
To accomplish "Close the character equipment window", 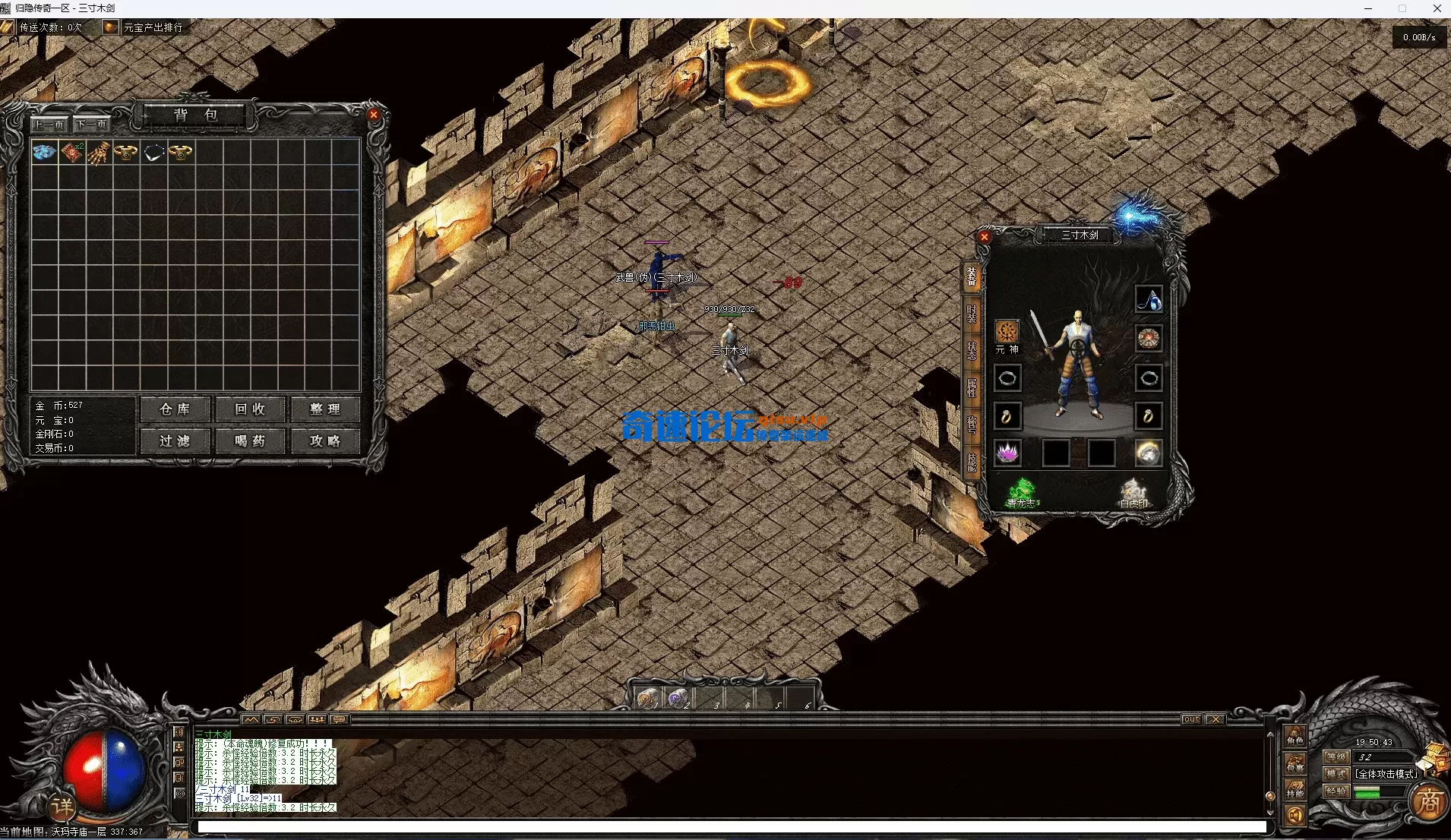I will (x=985, y=237).
